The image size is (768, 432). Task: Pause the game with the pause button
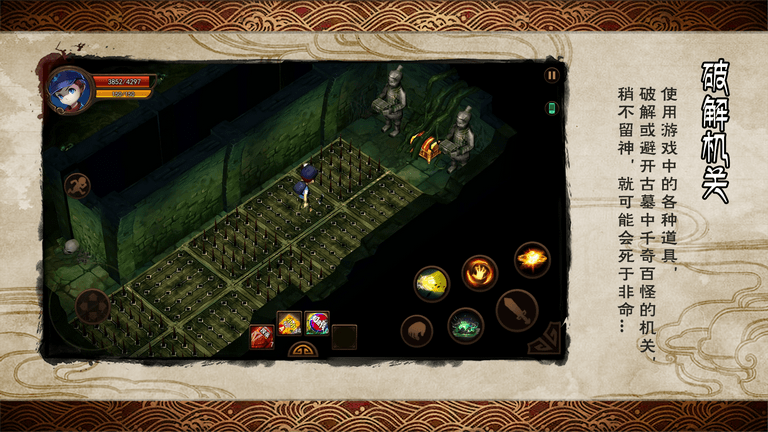pos(551,75)
